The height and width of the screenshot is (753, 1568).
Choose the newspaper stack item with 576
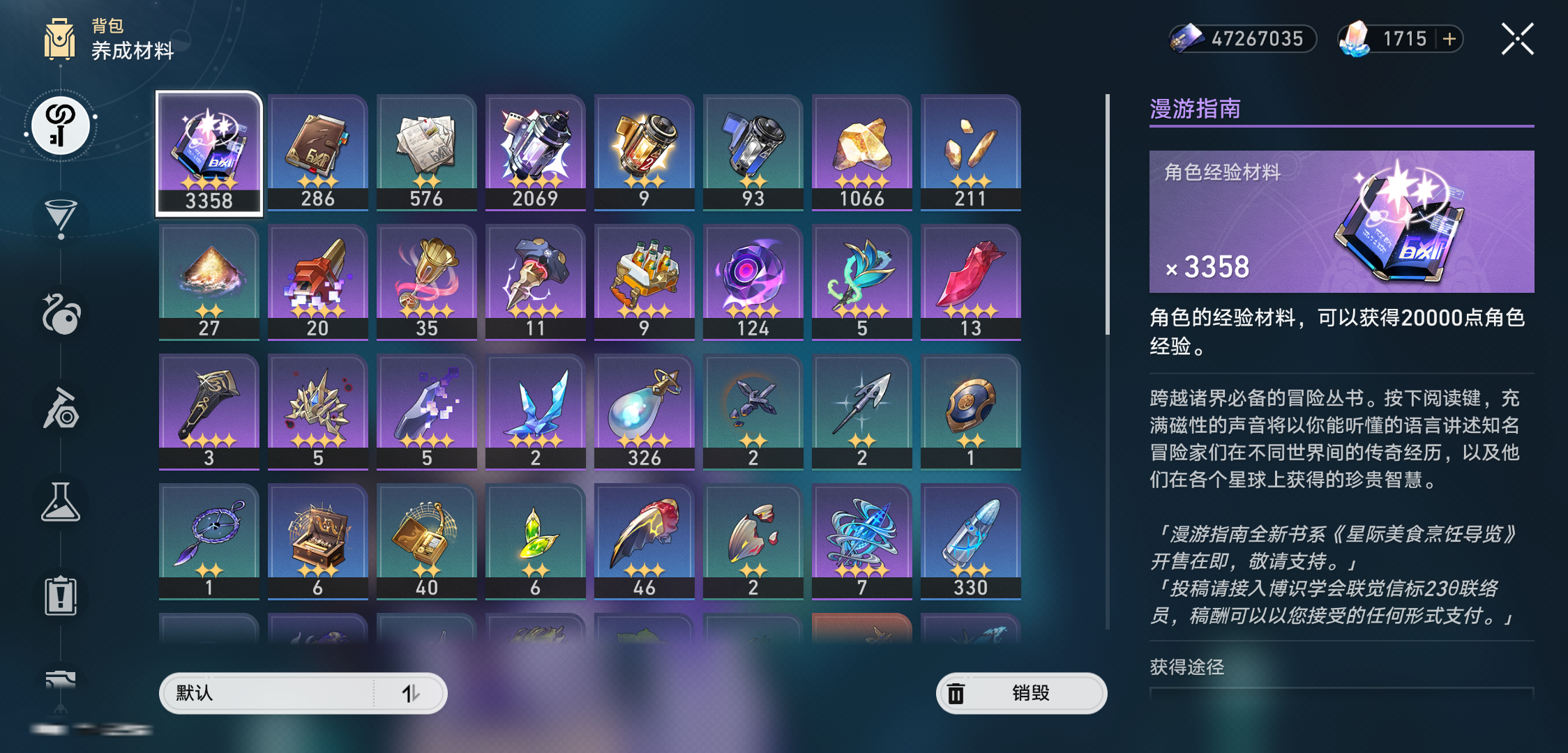(427, 152)
